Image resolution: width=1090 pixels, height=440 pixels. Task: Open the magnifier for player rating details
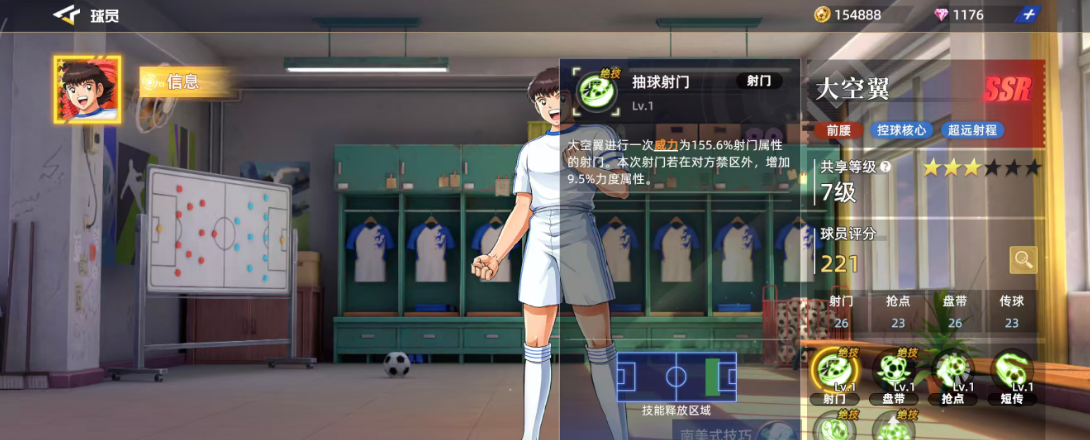(1023, 260)
